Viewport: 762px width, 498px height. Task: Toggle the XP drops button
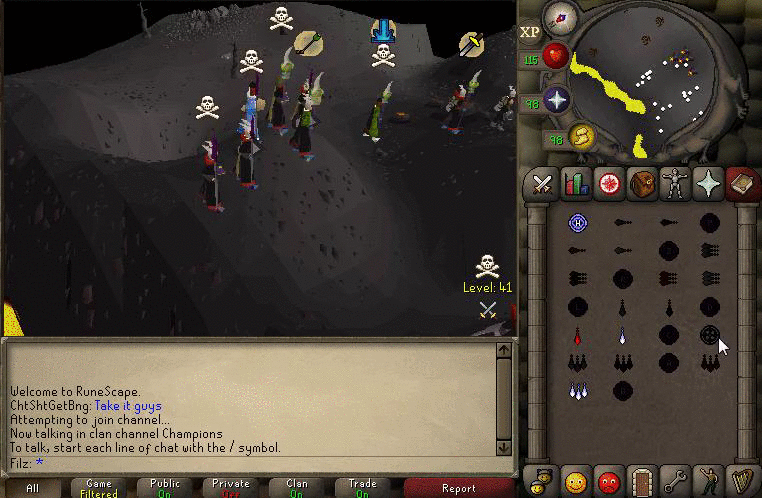coord(530,32)
